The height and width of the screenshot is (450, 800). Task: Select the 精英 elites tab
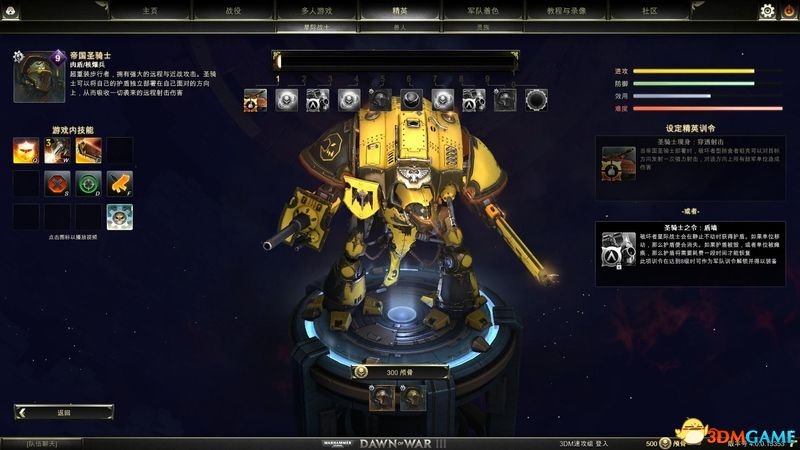pyautogui.click(x=398, y=10)
